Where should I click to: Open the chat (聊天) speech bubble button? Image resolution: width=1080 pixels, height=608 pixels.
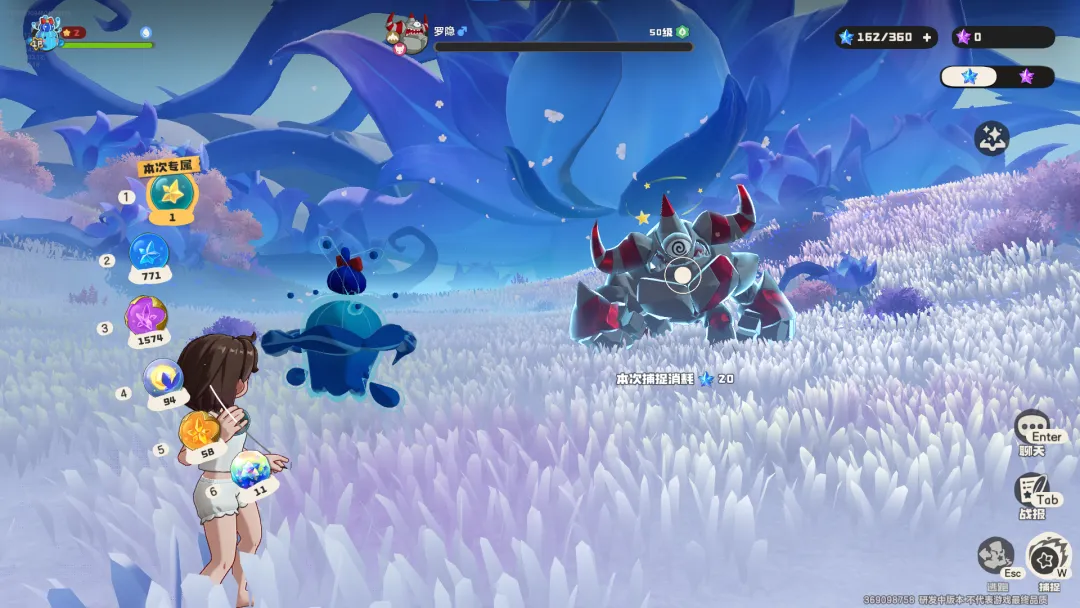(1032, 427)
